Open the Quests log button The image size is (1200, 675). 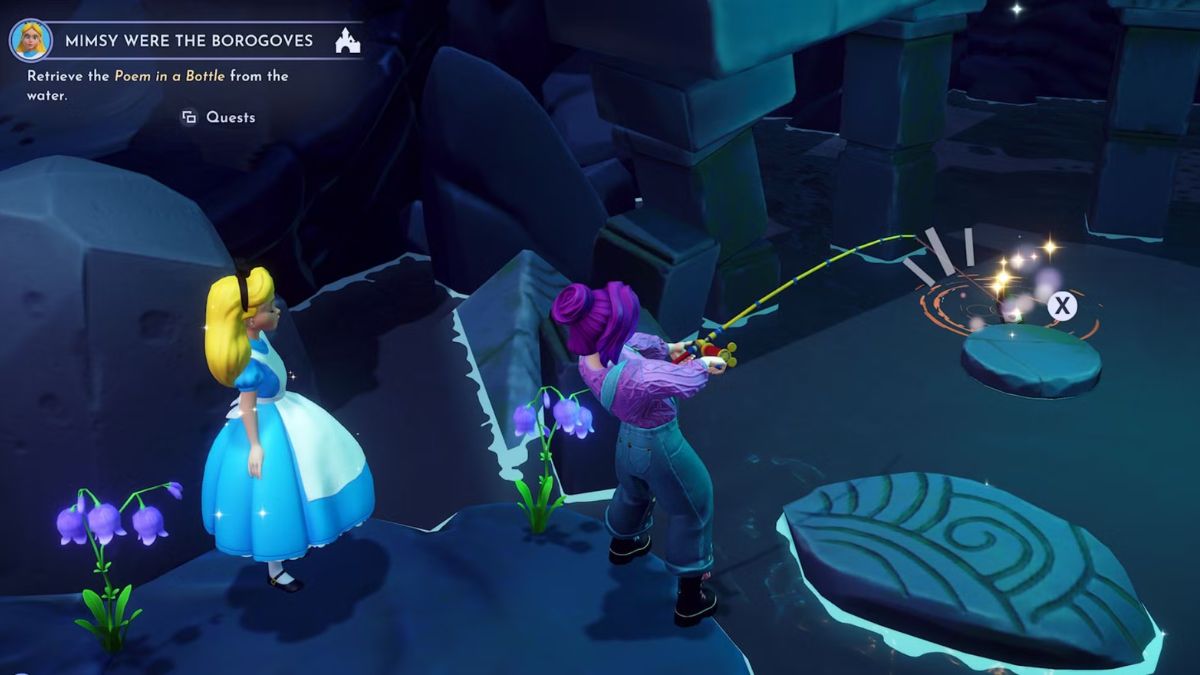click(218, 117)
